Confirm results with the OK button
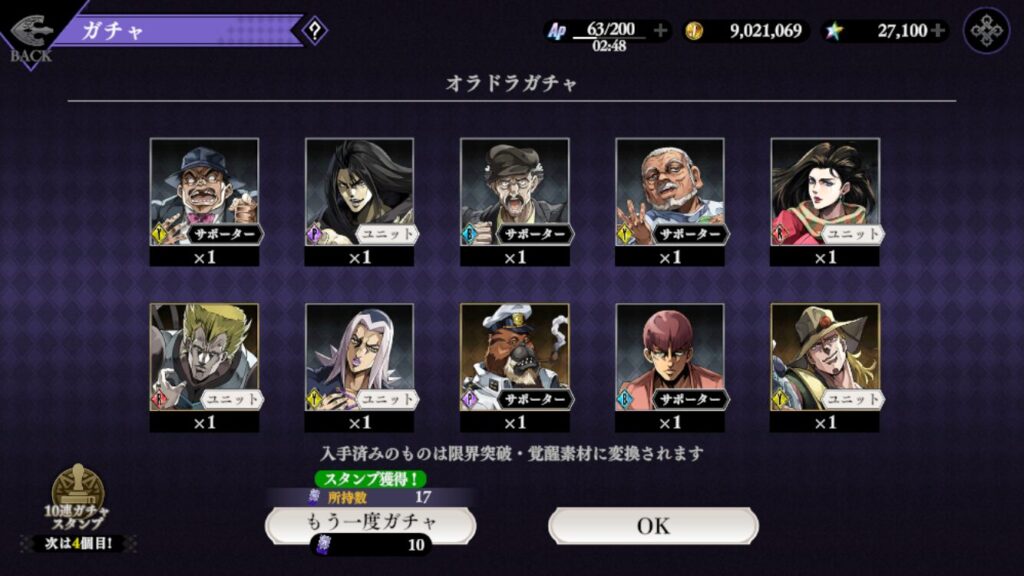 [653, 525]
